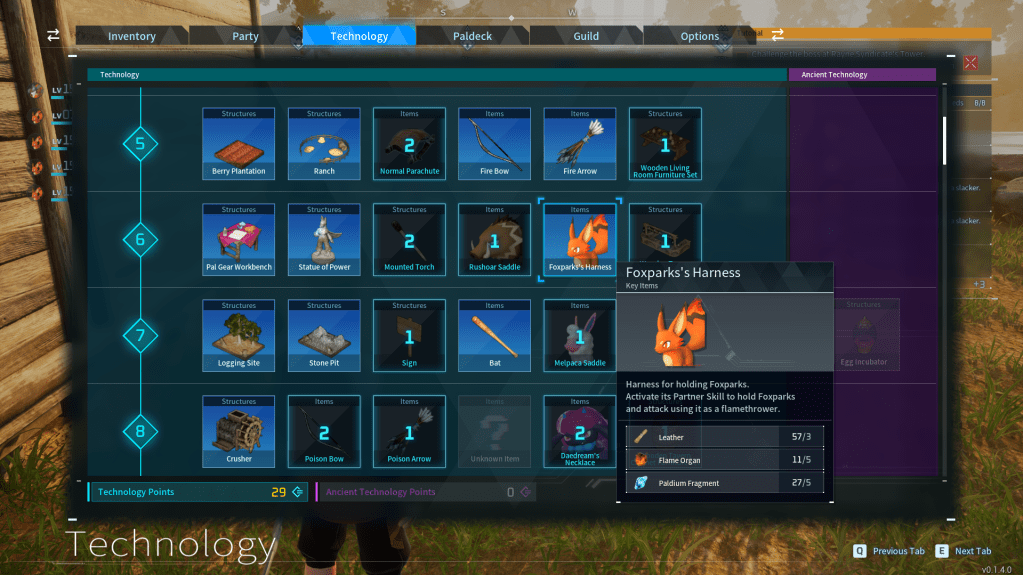
Task: Select the Crusher structure tile
Action: point(239,432)
